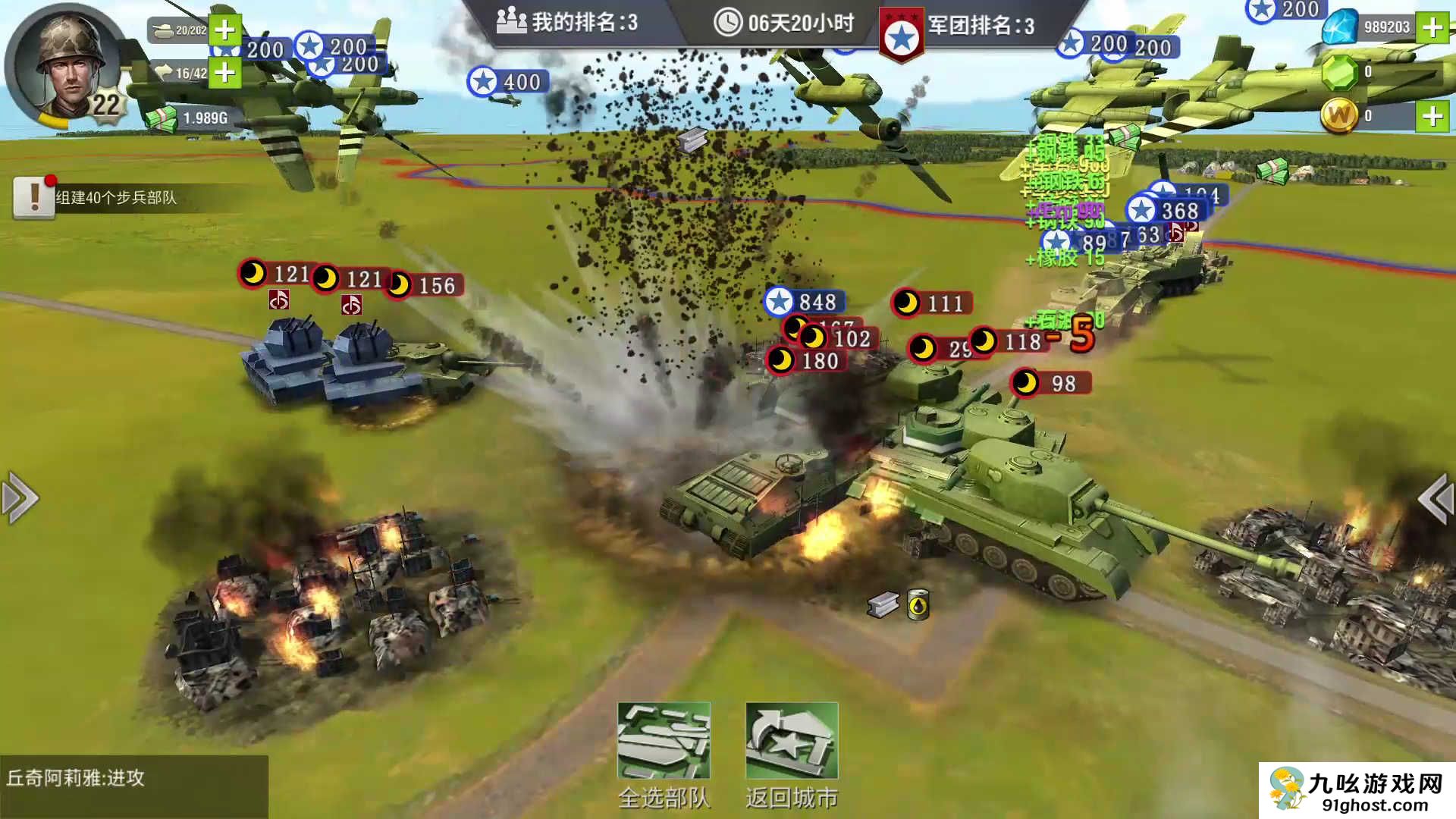Add more troops beside the 20/202 counter

pyautogui.click(x=224, y=30)
